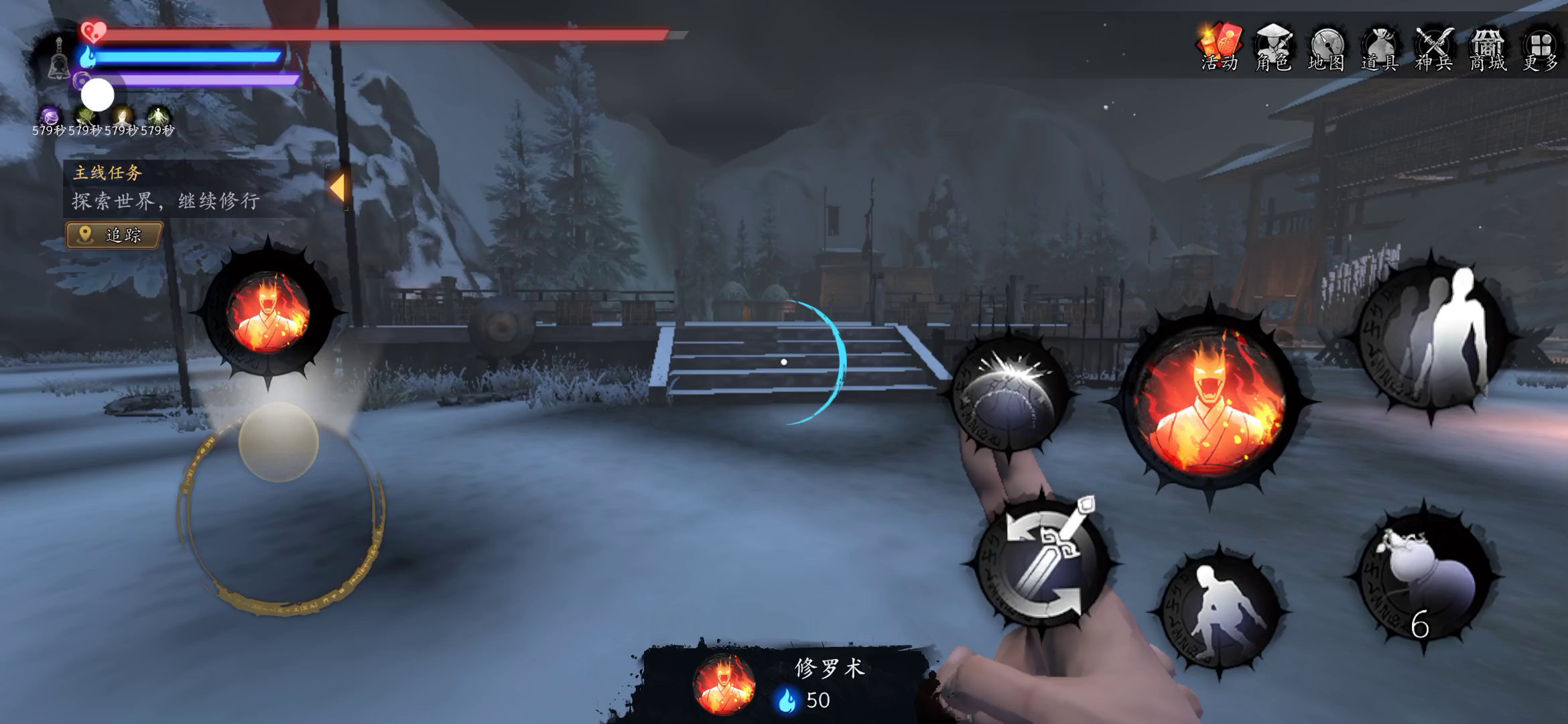This screenshot has width=1568, height=724.
Task: Activate the large flaming demon skill button
Action: coord(1210,400)
